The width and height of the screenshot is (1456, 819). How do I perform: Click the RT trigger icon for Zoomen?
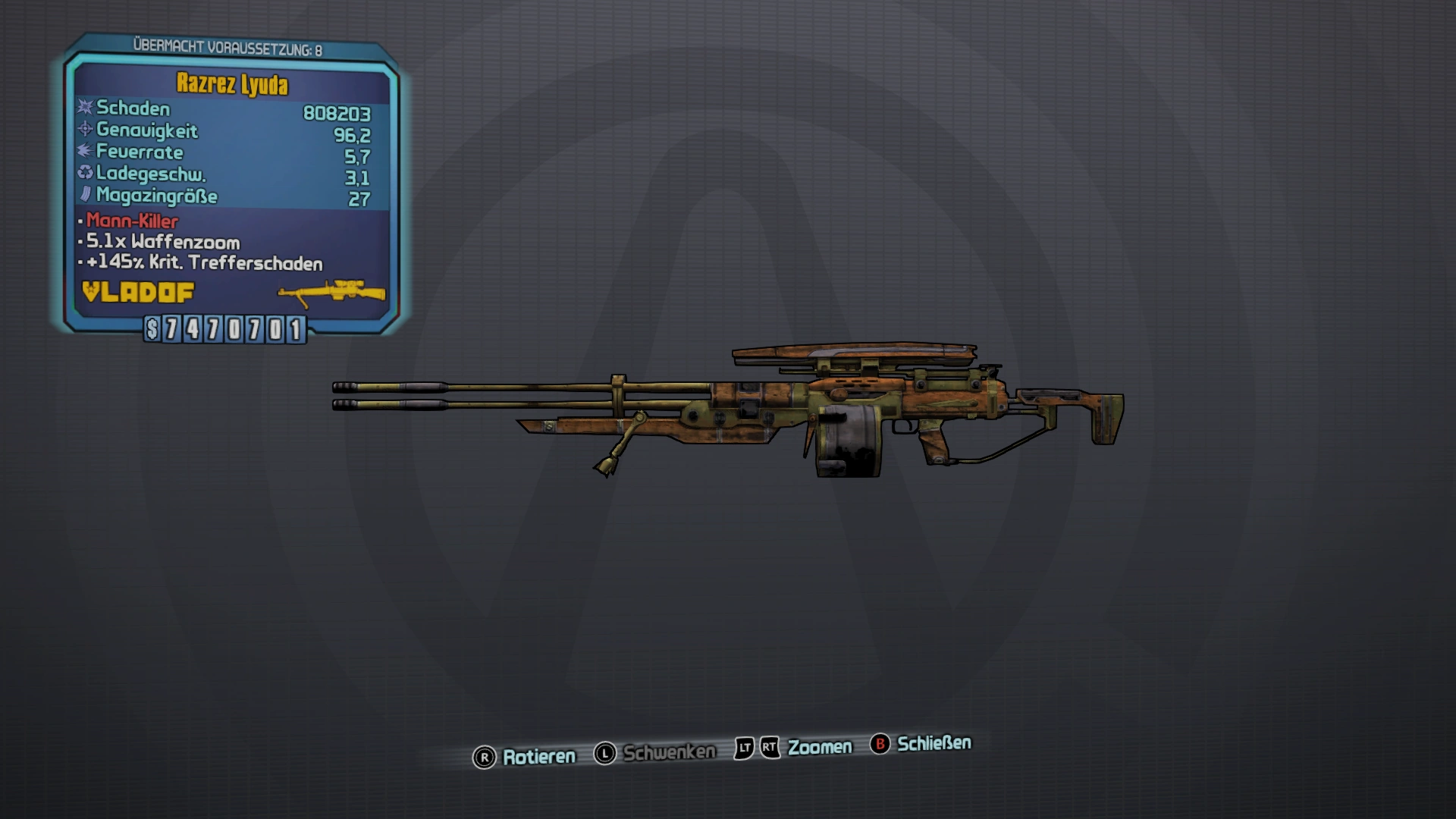click(769, 746)
